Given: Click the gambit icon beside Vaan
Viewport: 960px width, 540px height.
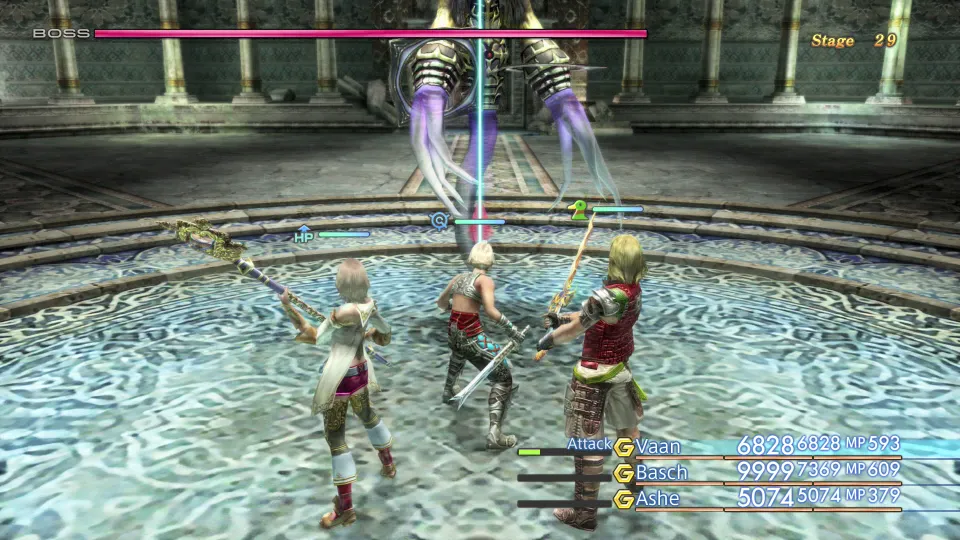Looking at the screenshot, I should pyautogui.click(x=624, y=447).
